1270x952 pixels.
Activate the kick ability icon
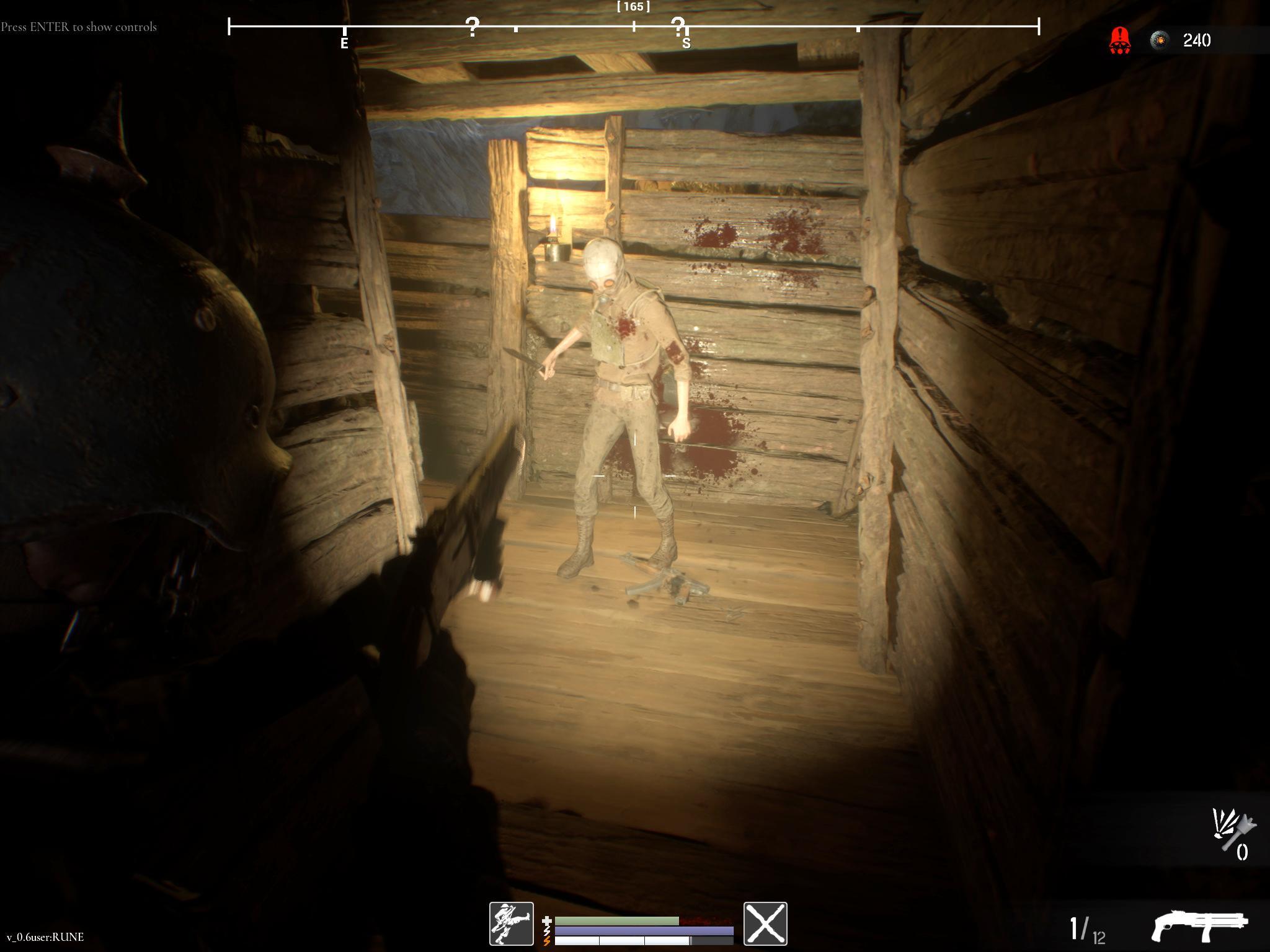click(511, 923)
